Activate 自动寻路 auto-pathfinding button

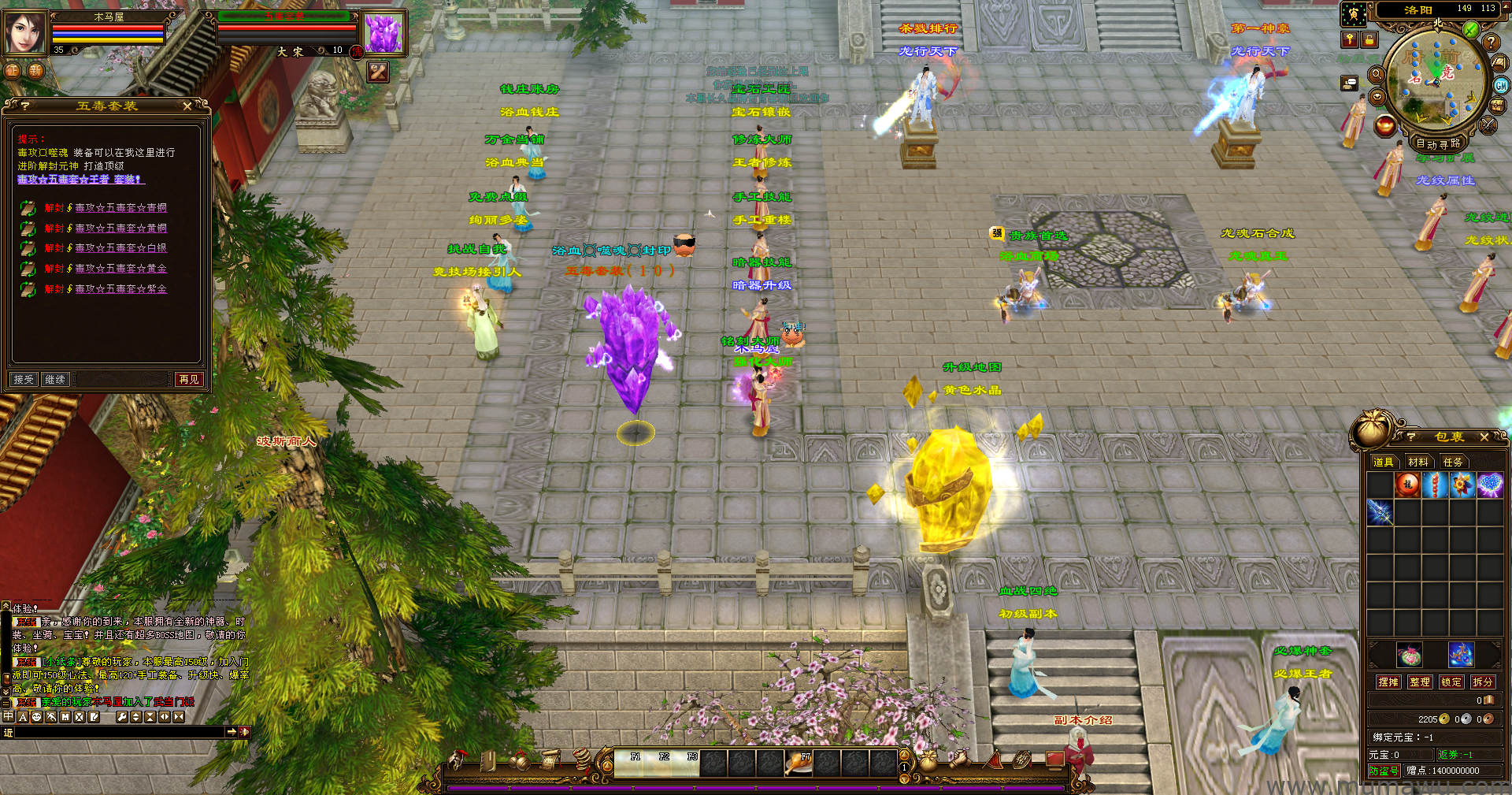(x=1438, y=143)
